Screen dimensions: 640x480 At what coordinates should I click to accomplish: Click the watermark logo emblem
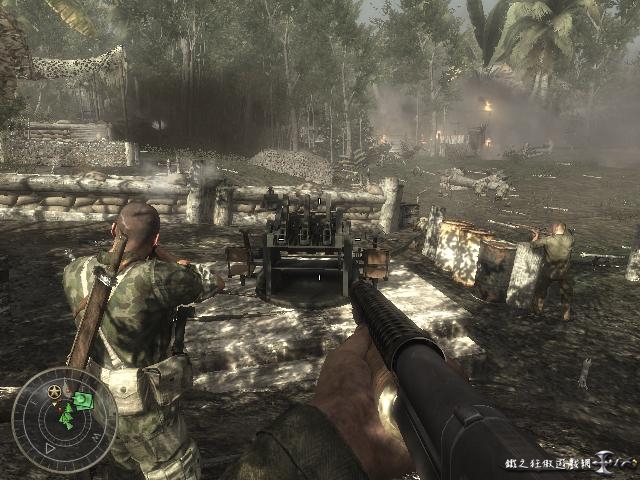(607, 462)
